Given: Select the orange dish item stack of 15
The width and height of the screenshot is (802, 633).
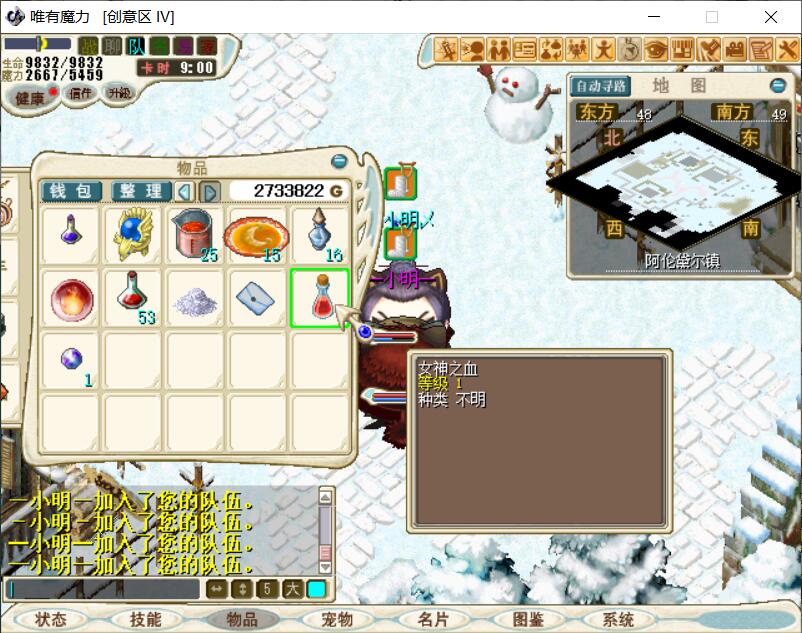Looking at the screenshot, I should tap(257, 236).
